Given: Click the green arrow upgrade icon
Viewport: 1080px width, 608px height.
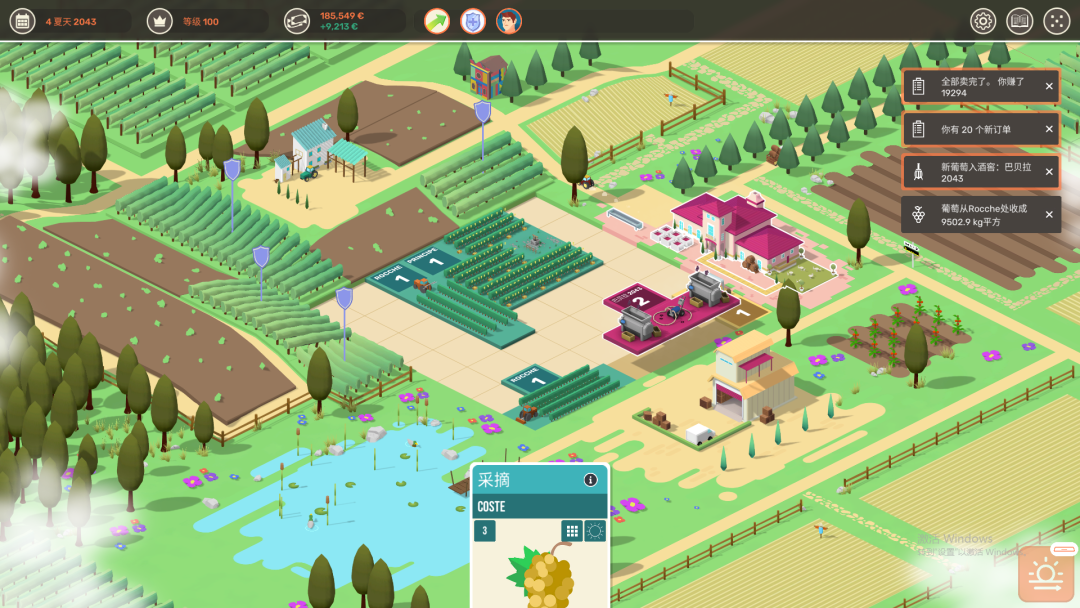Looking at the screenshot, I should click(x=437, y=21).
